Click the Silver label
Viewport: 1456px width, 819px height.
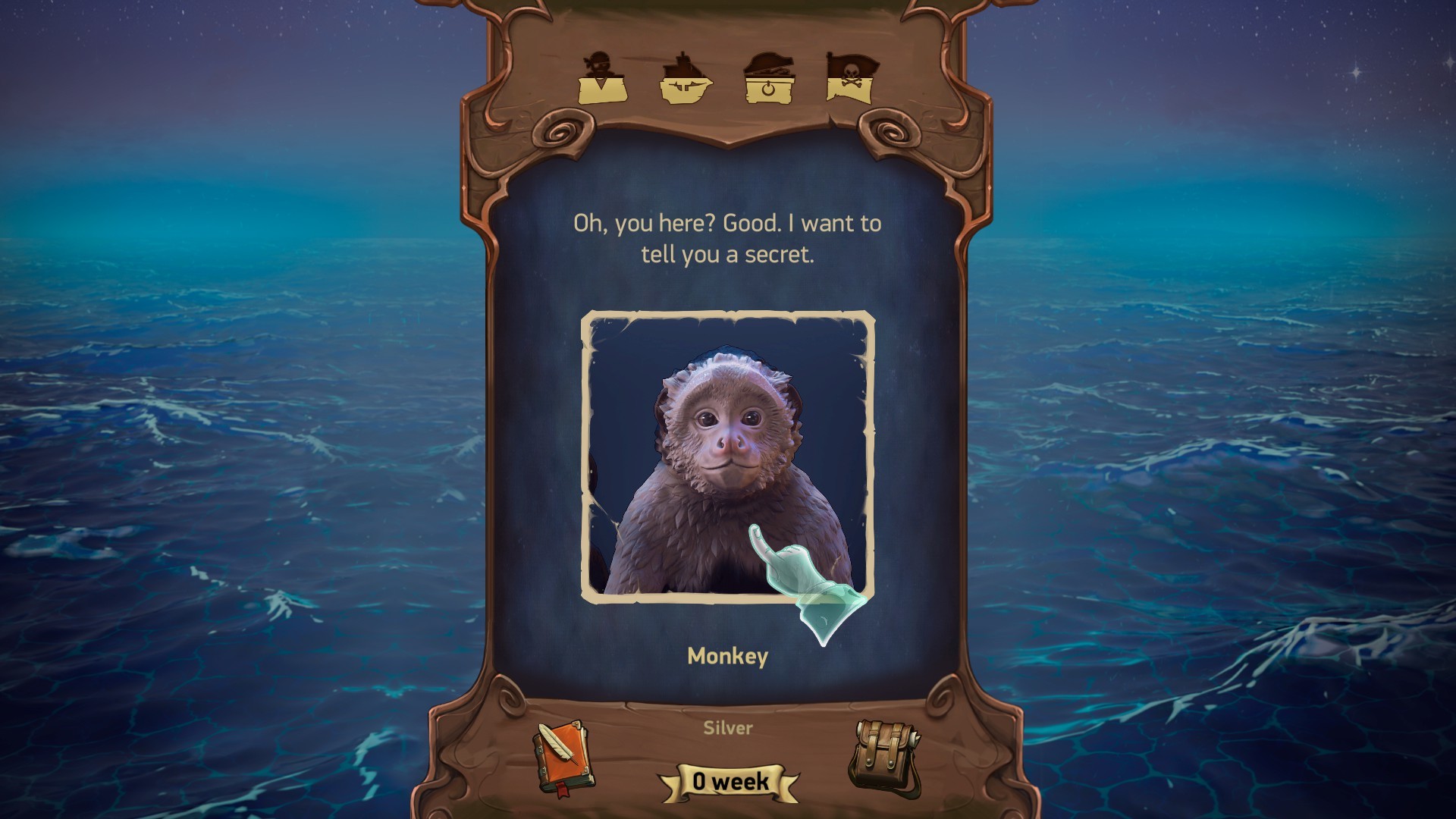(x=726, y=728)
